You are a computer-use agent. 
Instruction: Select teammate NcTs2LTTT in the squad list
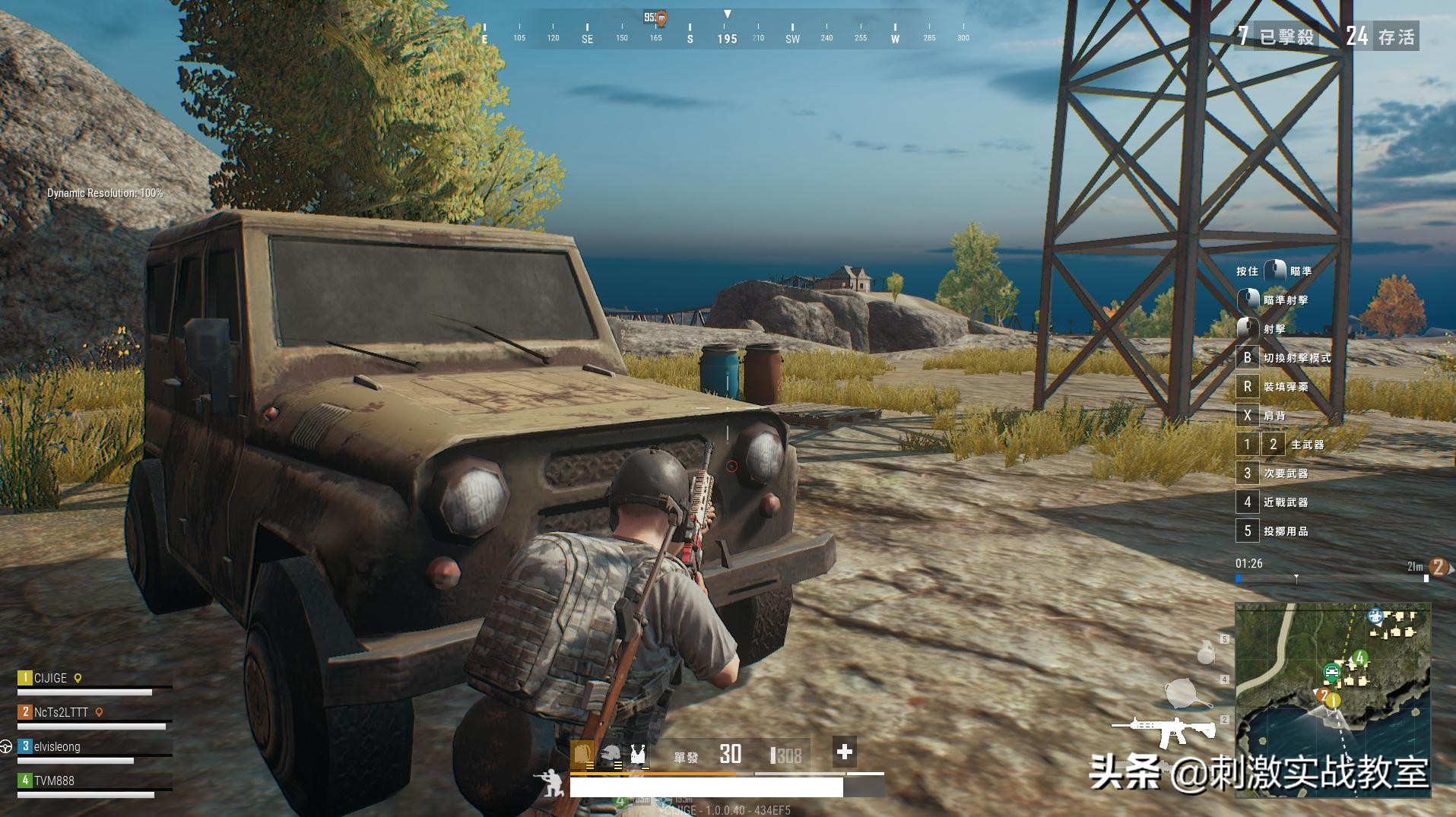point(61,712)
